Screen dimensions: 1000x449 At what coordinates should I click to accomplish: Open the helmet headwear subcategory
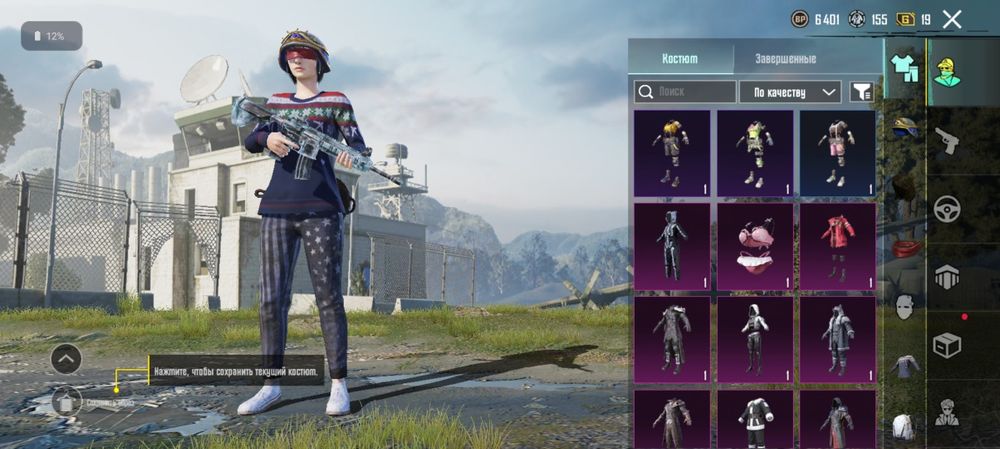[x=906, y=126]
